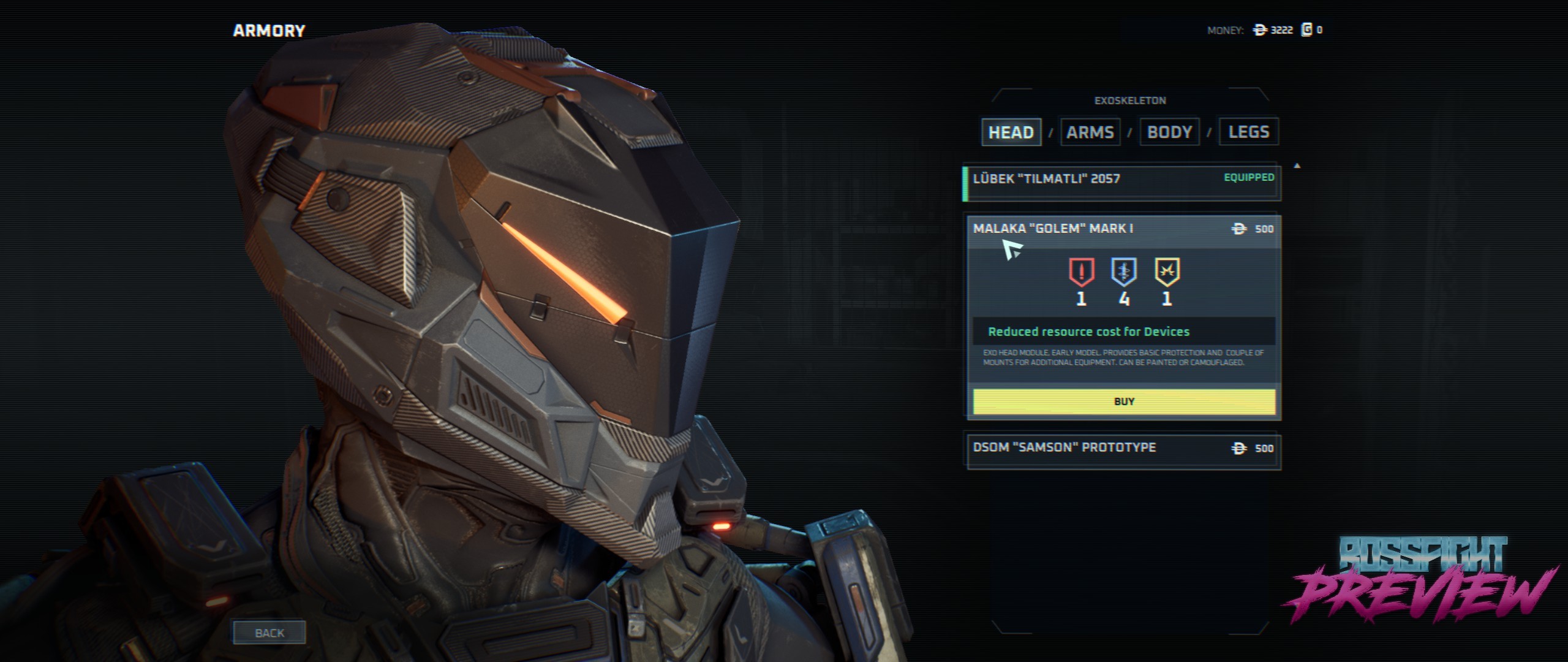Viewport: 1568px width, 662px height.
Task: Go back from the Armory screen
Action: 269,633
